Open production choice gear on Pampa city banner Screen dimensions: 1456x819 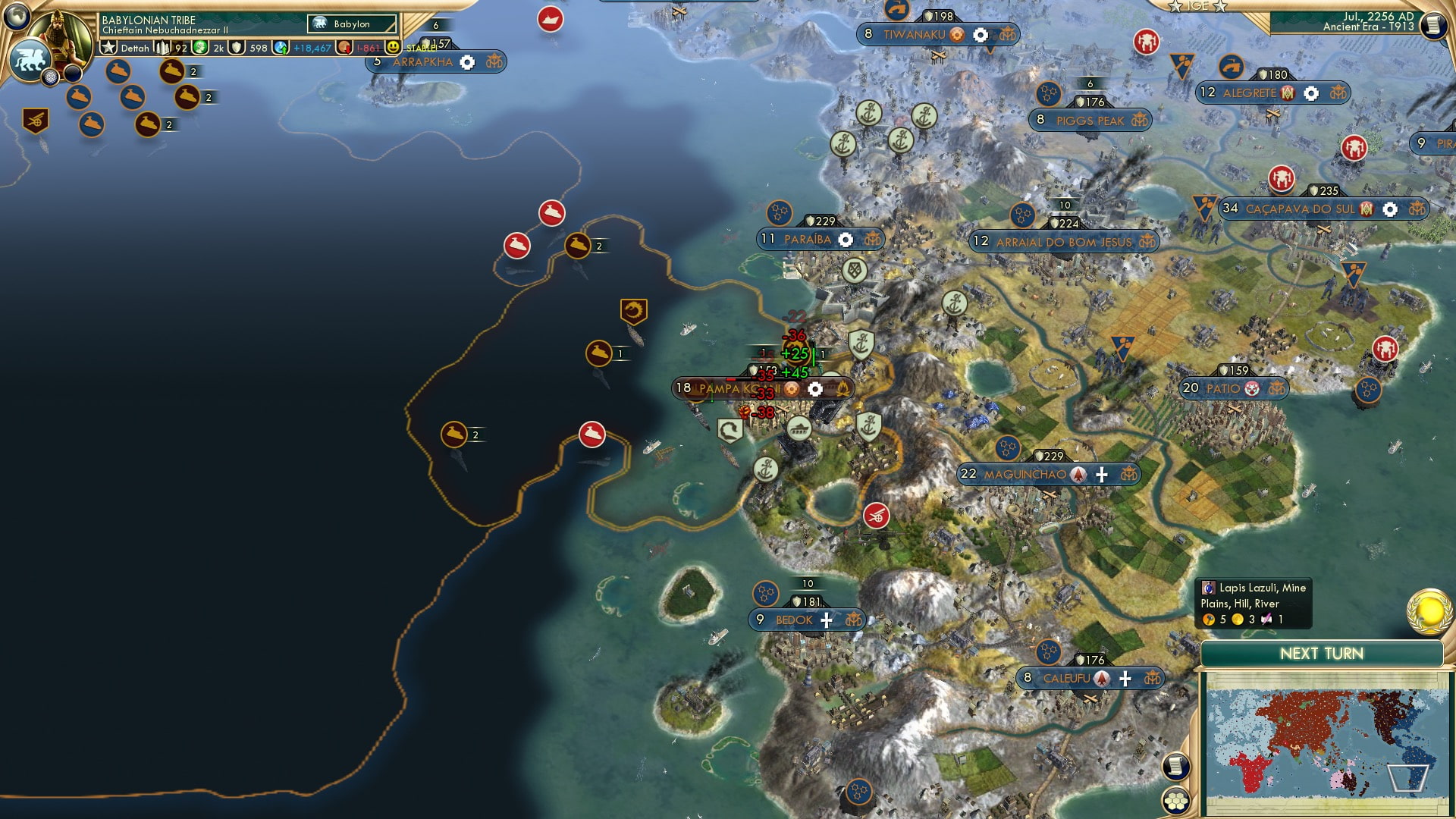815,388
